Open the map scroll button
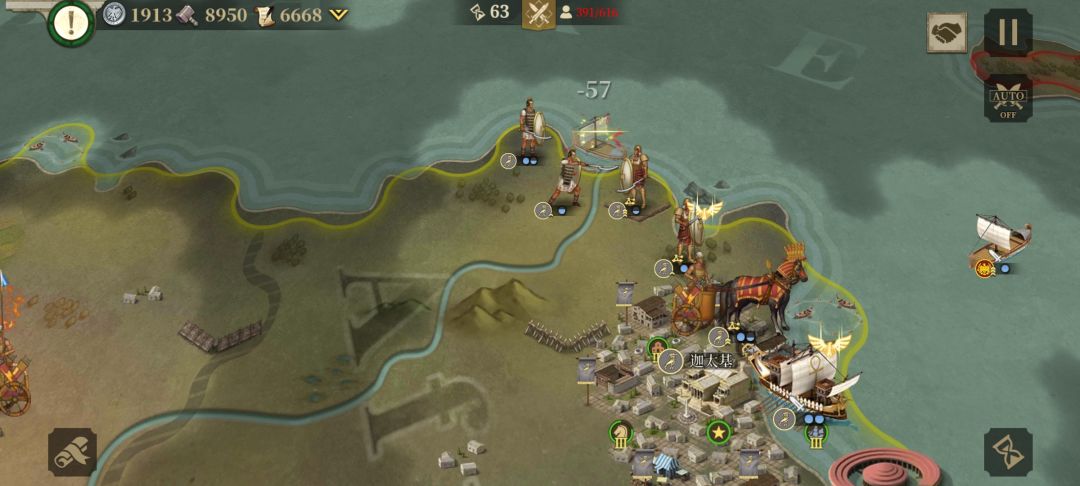The image size is (1080, 486). click(72, 452)
